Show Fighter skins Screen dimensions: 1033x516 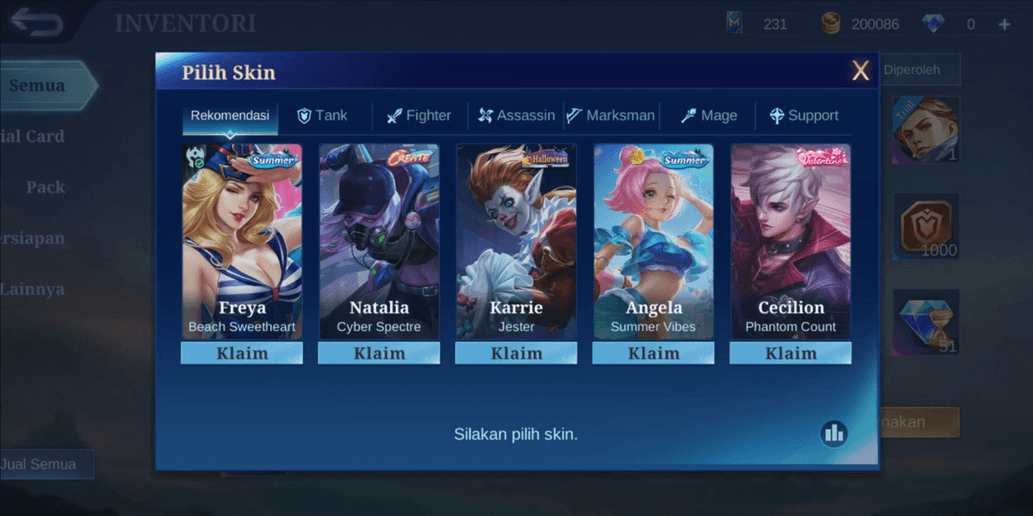pos(419,116)
